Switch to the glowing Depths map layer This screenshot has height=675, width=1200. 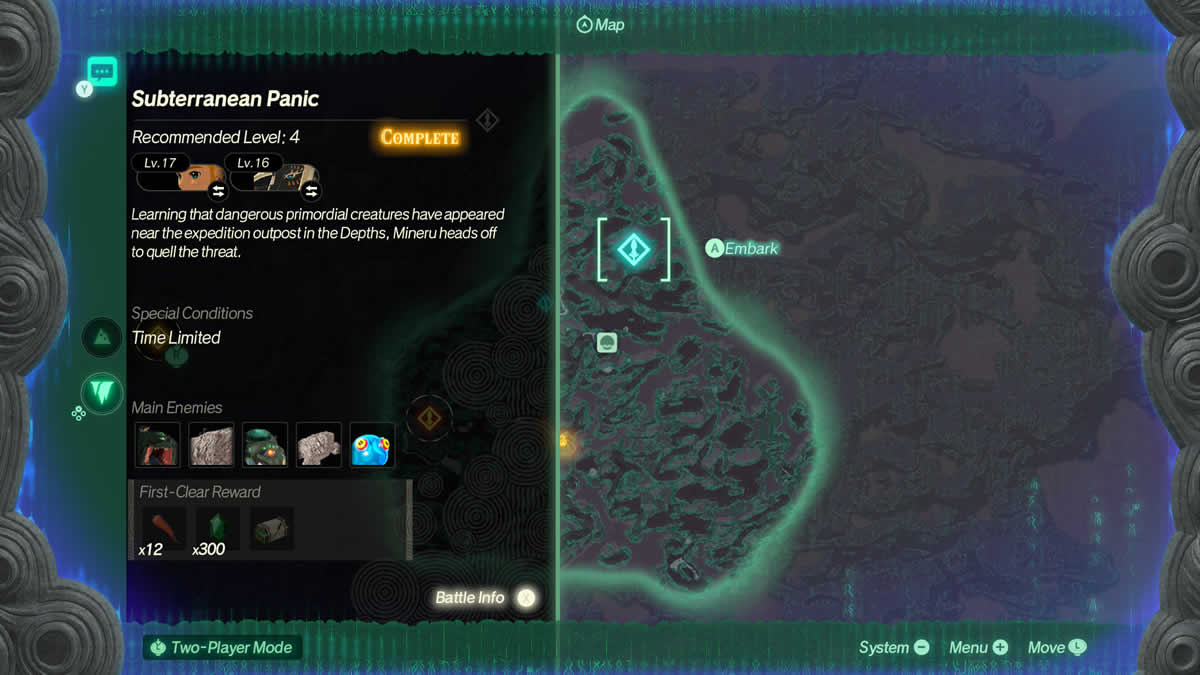click(102, 393)
